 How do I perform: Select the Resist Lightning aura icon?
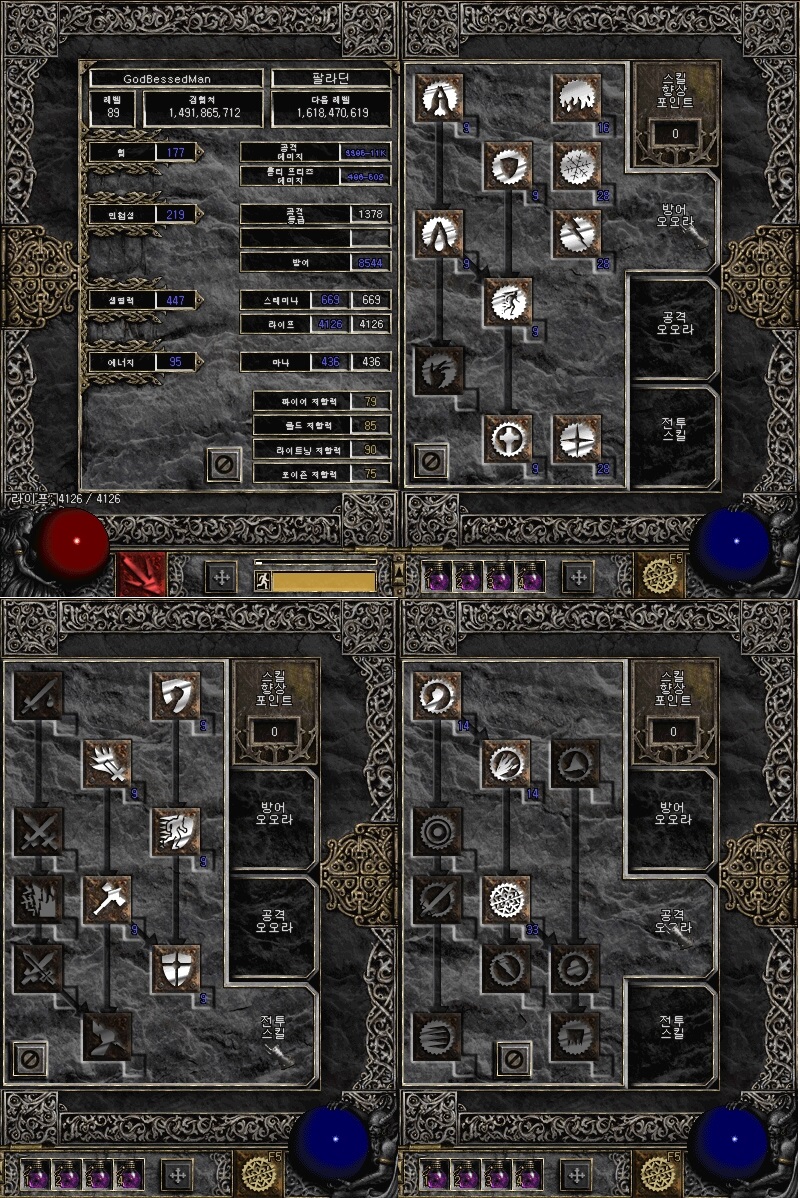[x=577, y=234]
